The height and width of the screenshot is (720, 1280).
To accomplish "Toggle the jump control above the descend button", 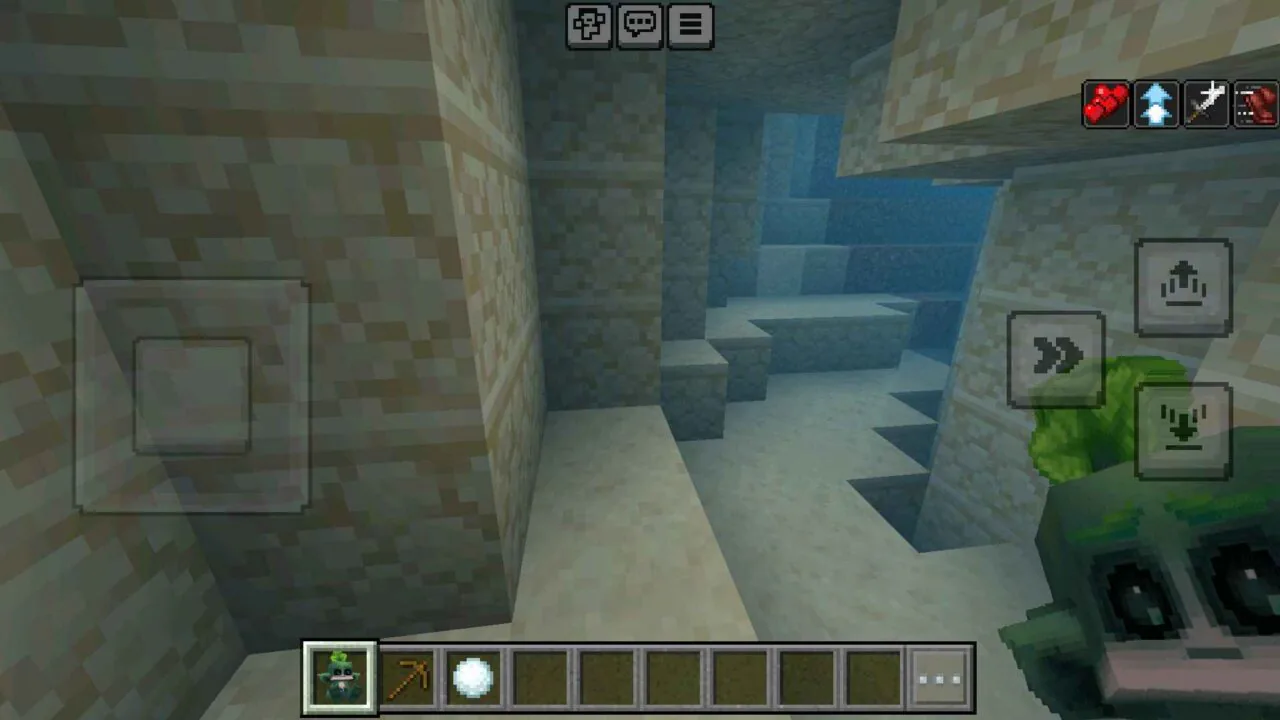I will click(x=1185, y=285).
